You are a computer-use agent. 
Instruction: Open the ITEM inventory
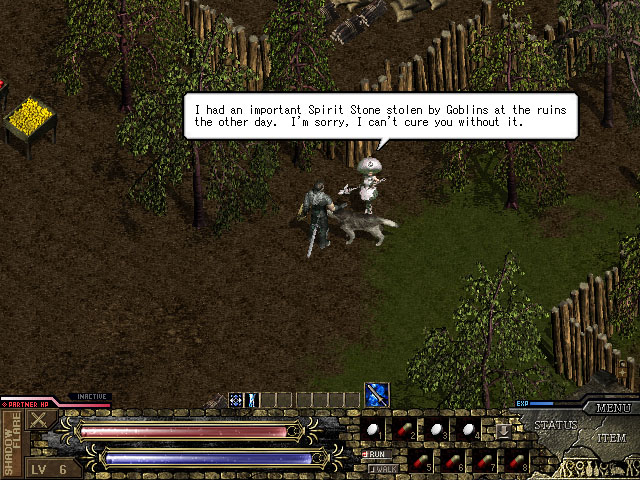click(612, 438)
